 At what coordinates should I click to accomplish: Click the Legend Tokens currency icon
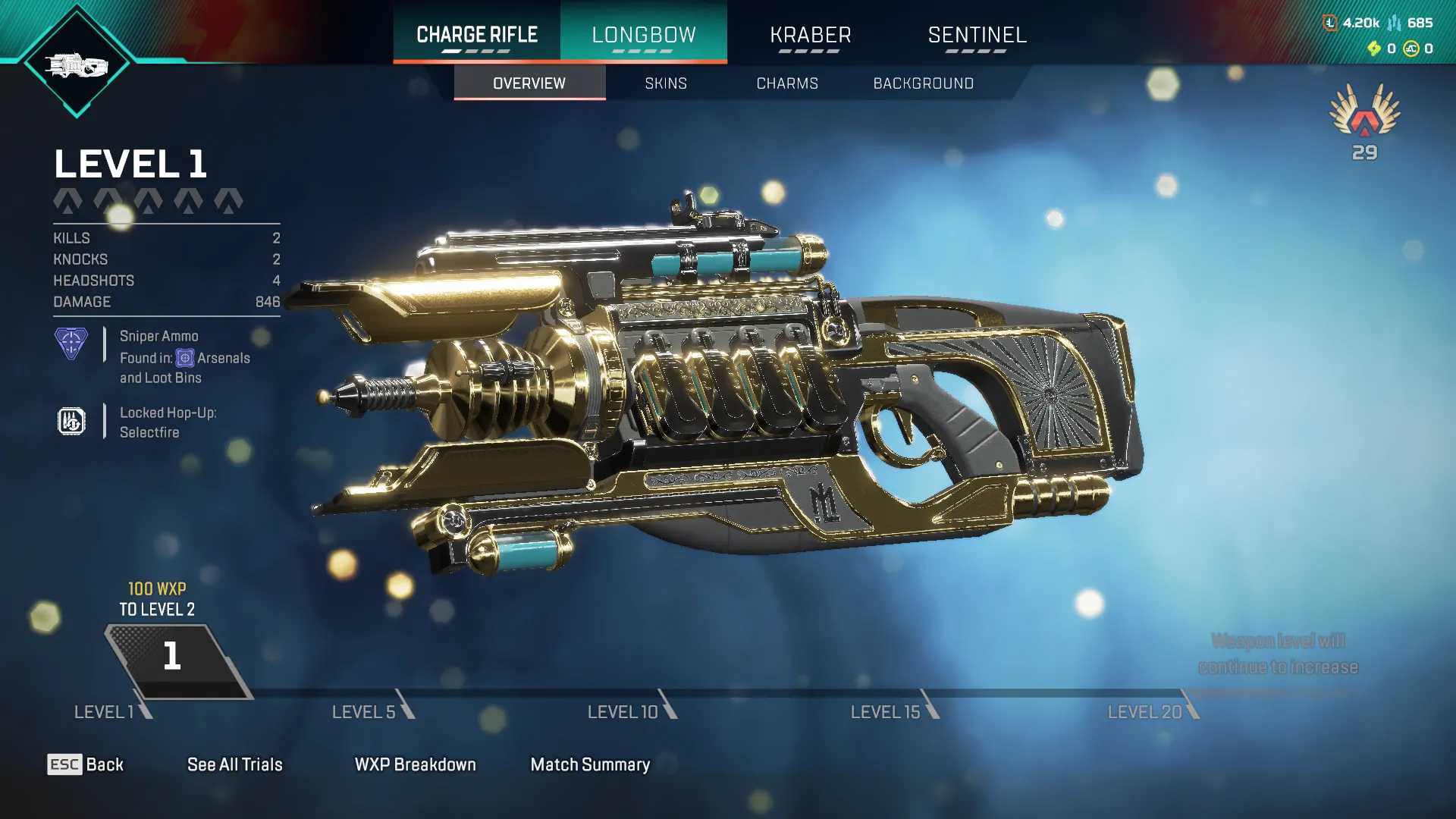coord(1330,23)
